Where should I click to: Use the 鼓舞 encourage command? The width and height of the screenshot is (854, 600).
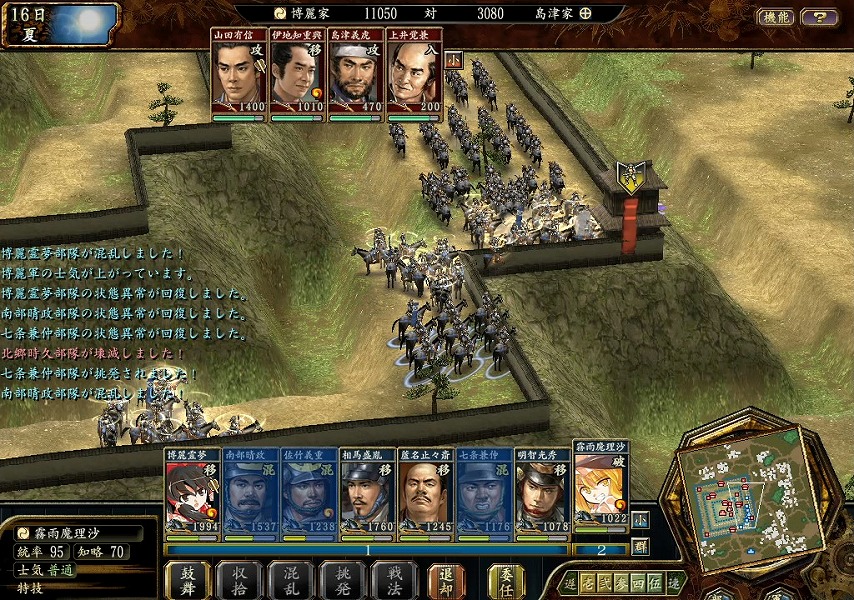[188, 580]
